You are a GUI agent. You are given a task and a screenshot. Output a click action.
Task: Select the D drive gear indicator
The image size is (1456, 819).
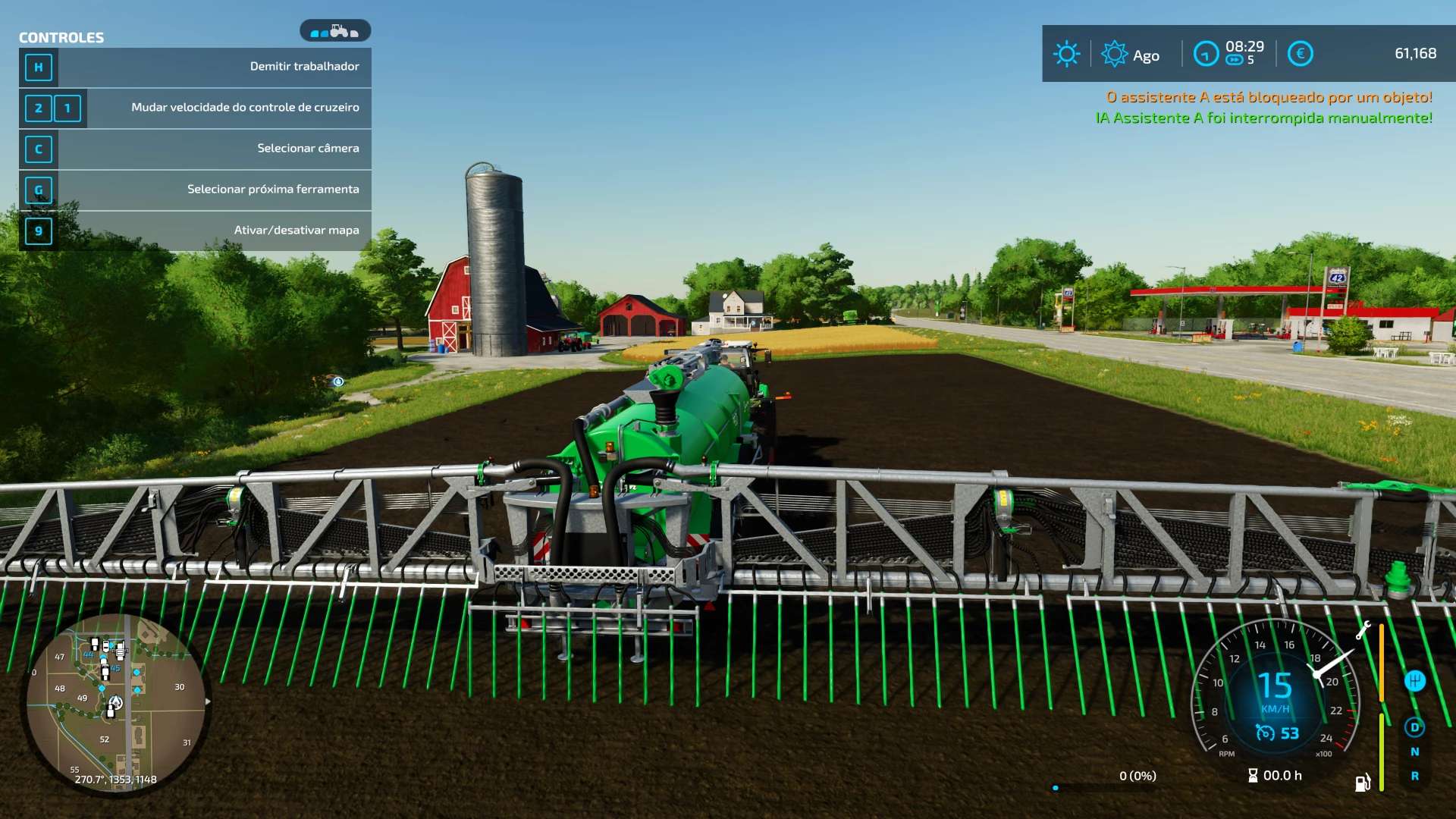(x=1414, y=727)
